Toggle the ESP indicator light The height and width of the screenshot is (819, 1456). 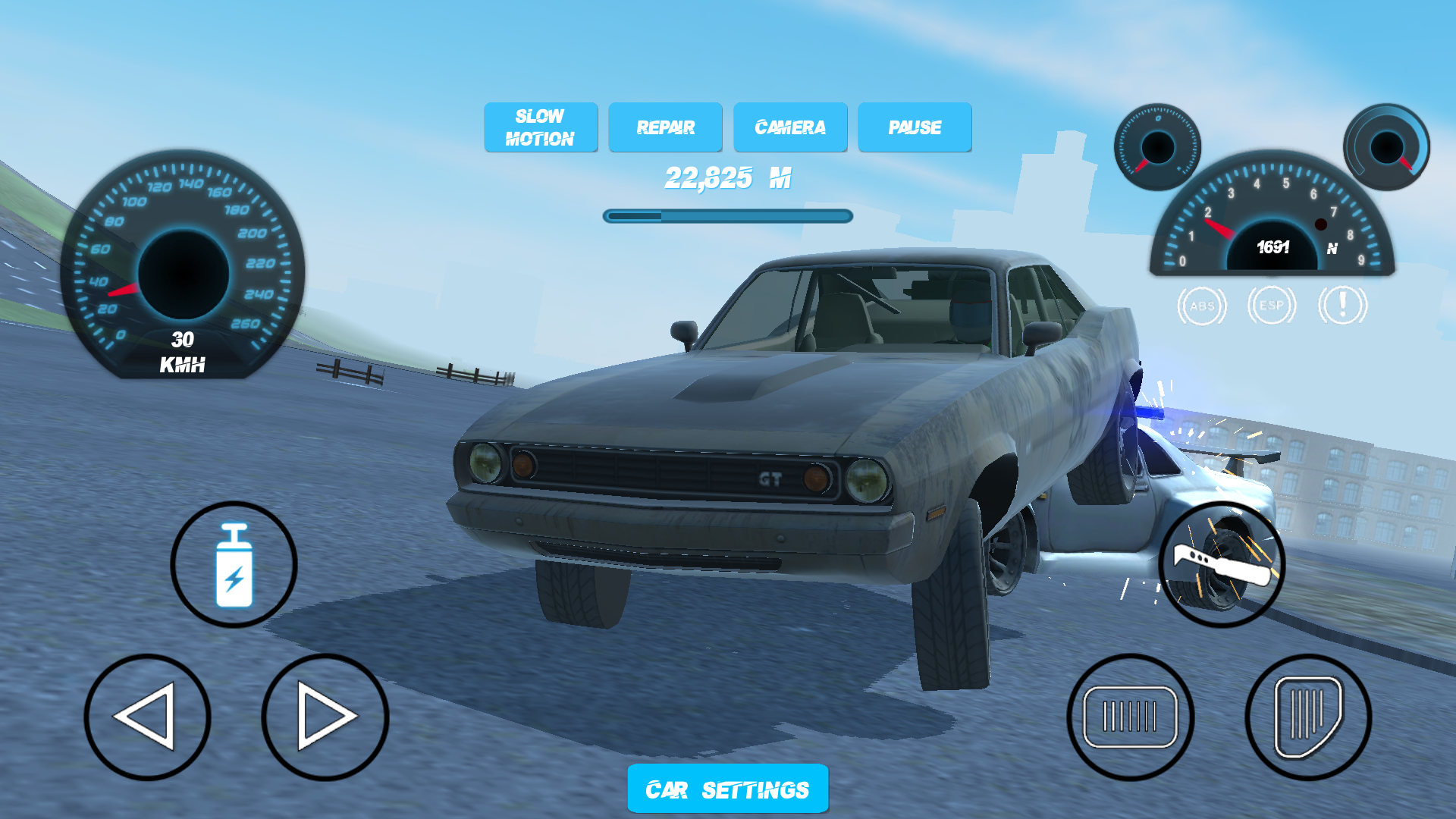(1272, 306)
